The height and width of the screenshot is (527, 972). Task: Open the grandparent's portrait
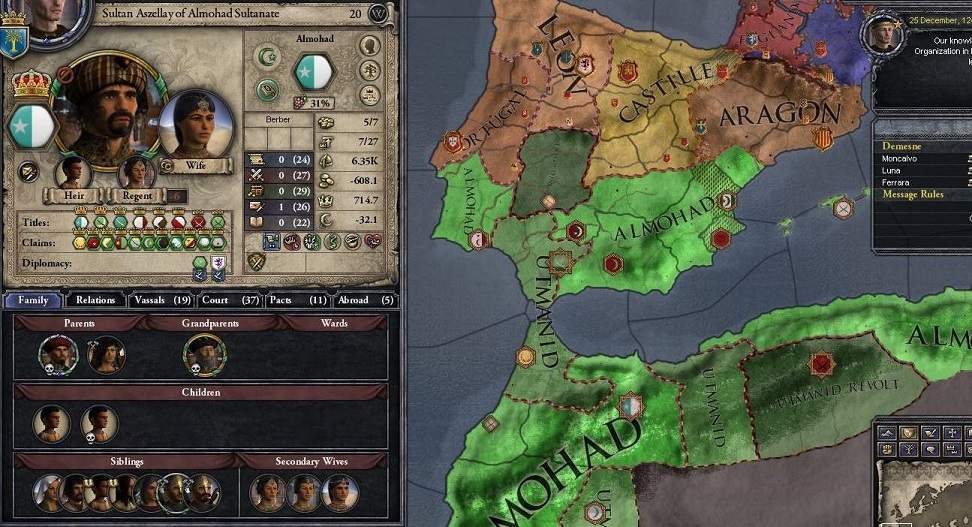(x=204, y=354)
